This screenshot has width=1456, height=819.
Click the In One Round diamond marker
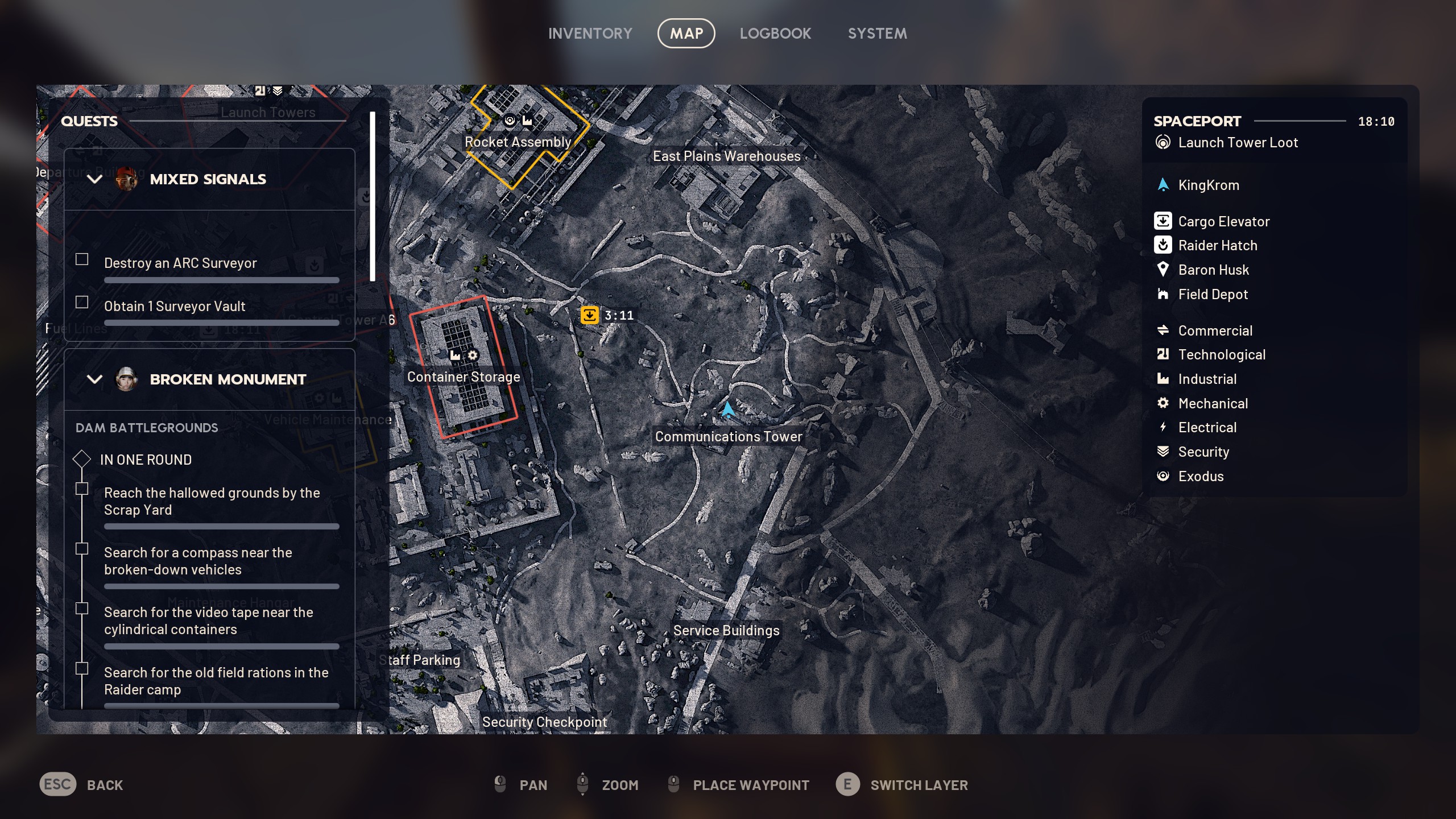click(82, 459)
